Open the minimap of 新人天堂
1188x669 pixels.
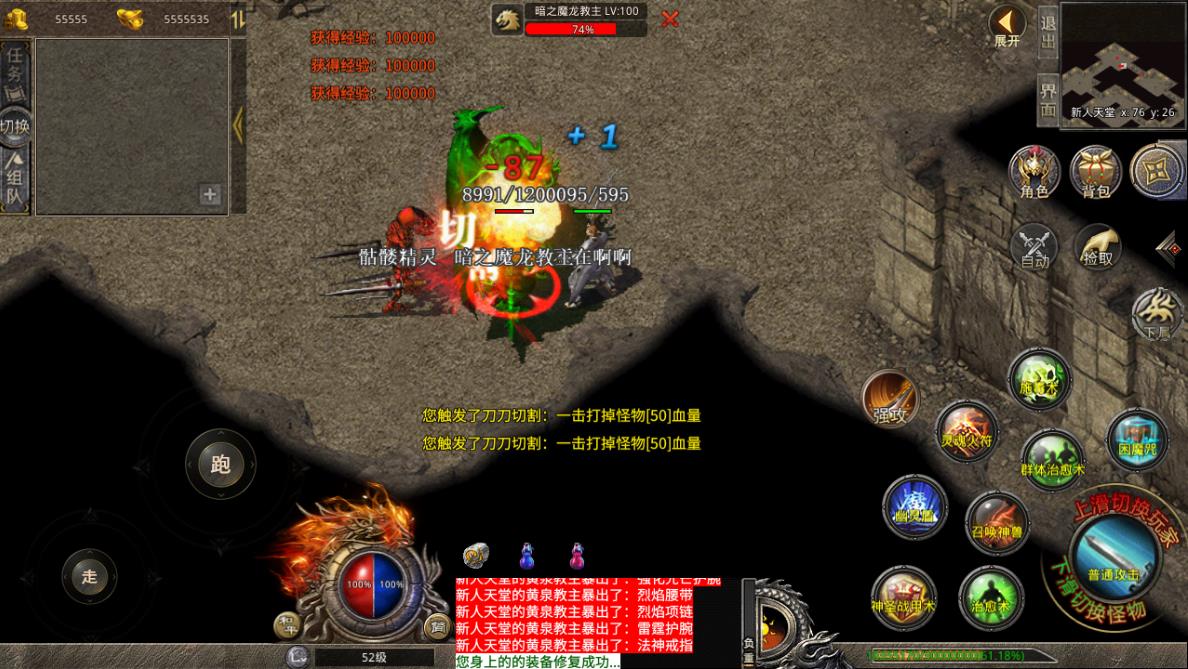point(1122,60)
